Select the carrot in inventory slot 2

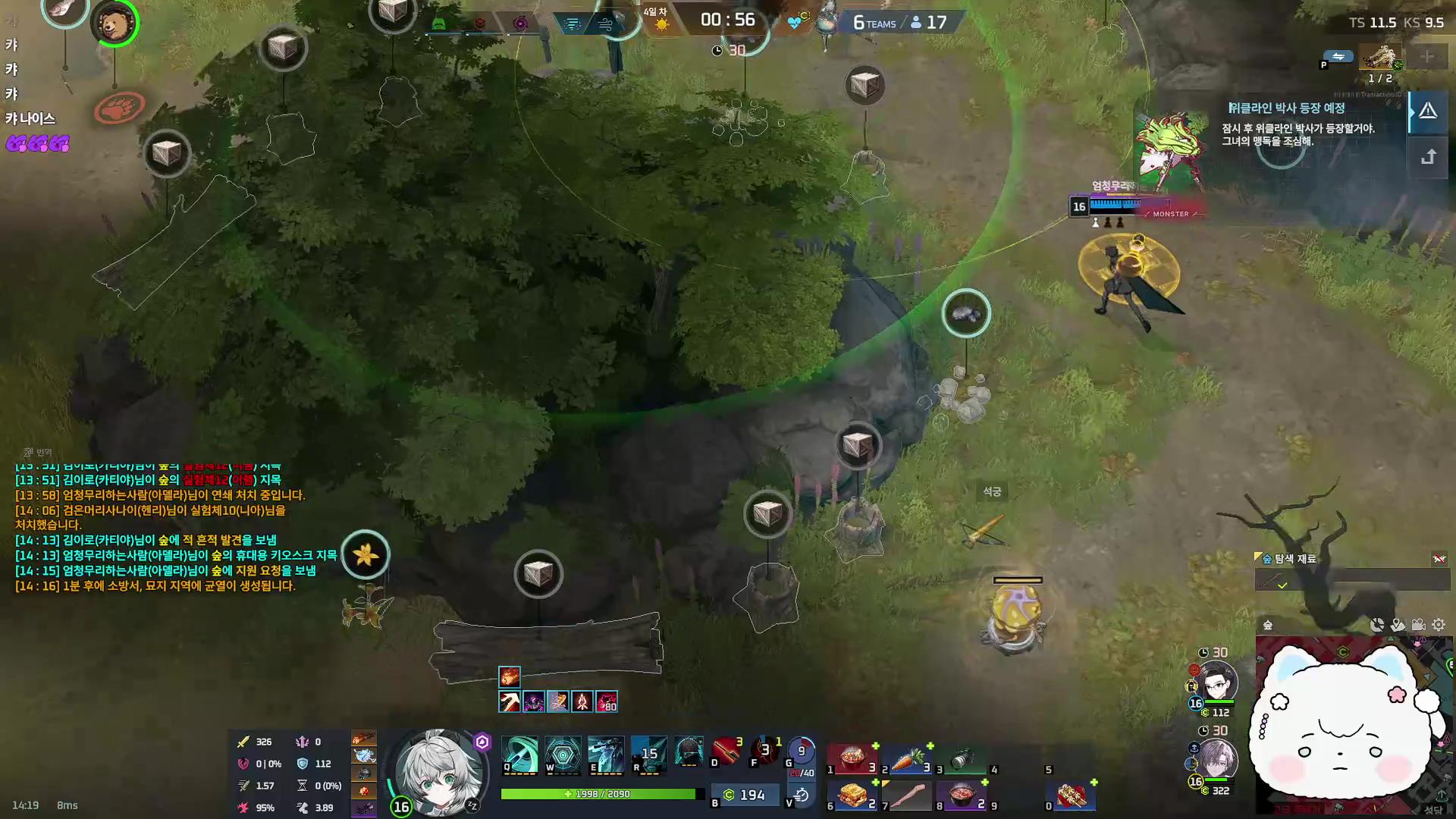[x=908, y=759]
